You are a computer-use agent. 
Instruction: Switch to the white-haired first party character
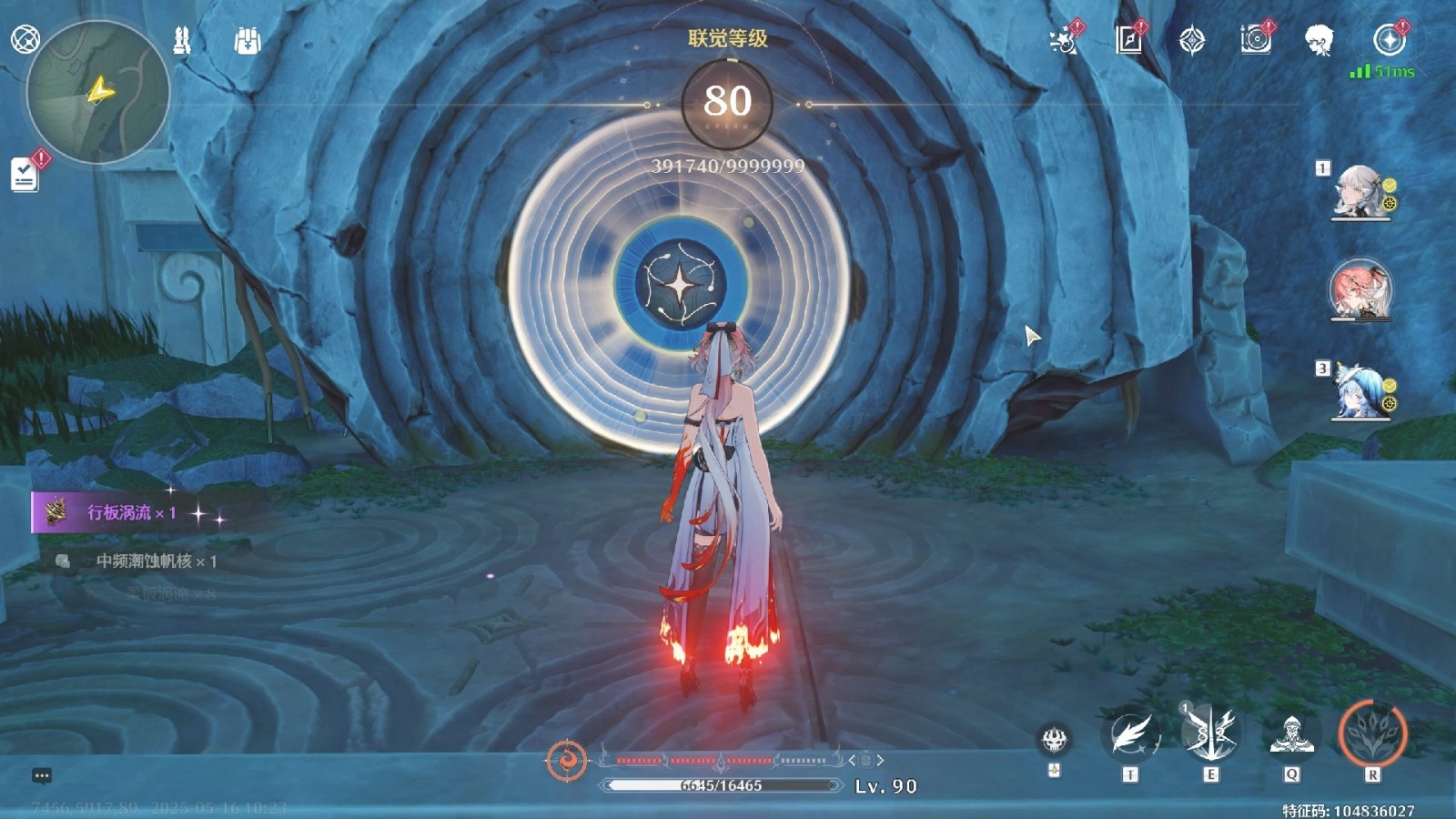coord(1359,192)
